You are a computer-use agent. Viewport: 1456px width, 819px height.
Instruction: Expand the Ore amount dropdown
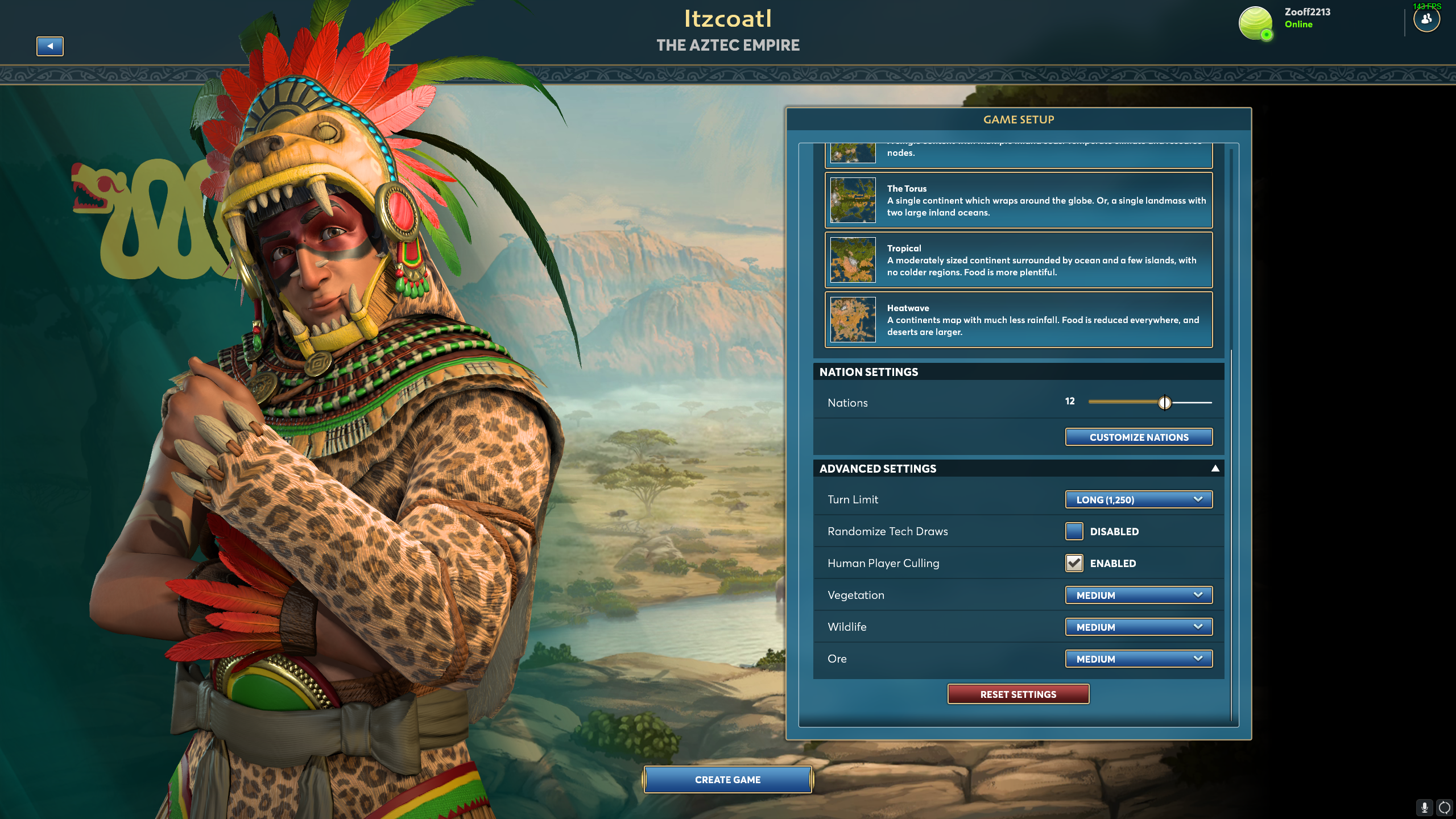1139,659
